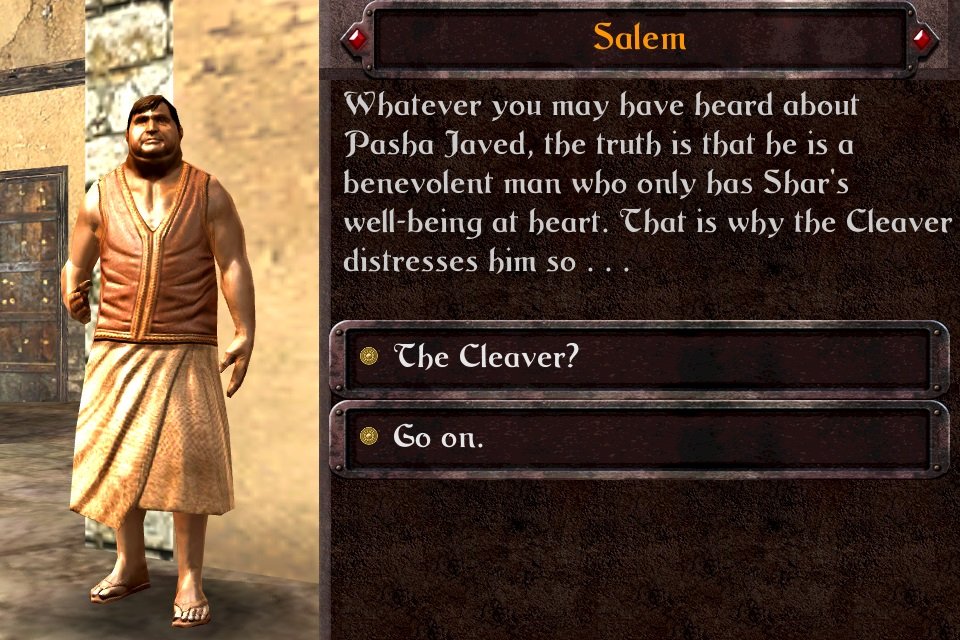Ask Salem about "The Cleaver?"
The image size is (960, 640).
point(638,357)
